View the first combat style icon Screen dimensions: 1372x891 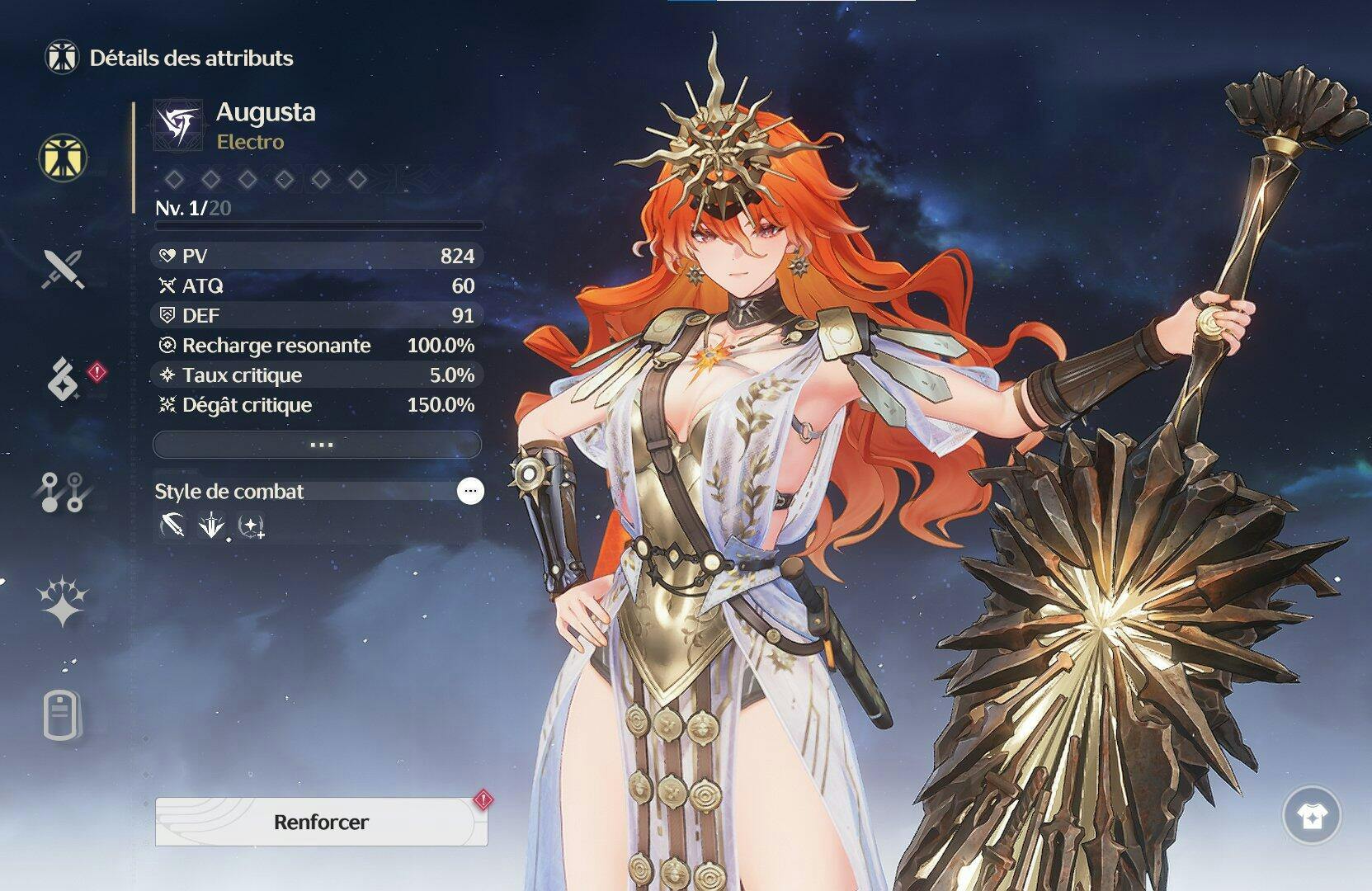(x=172, y=526)
